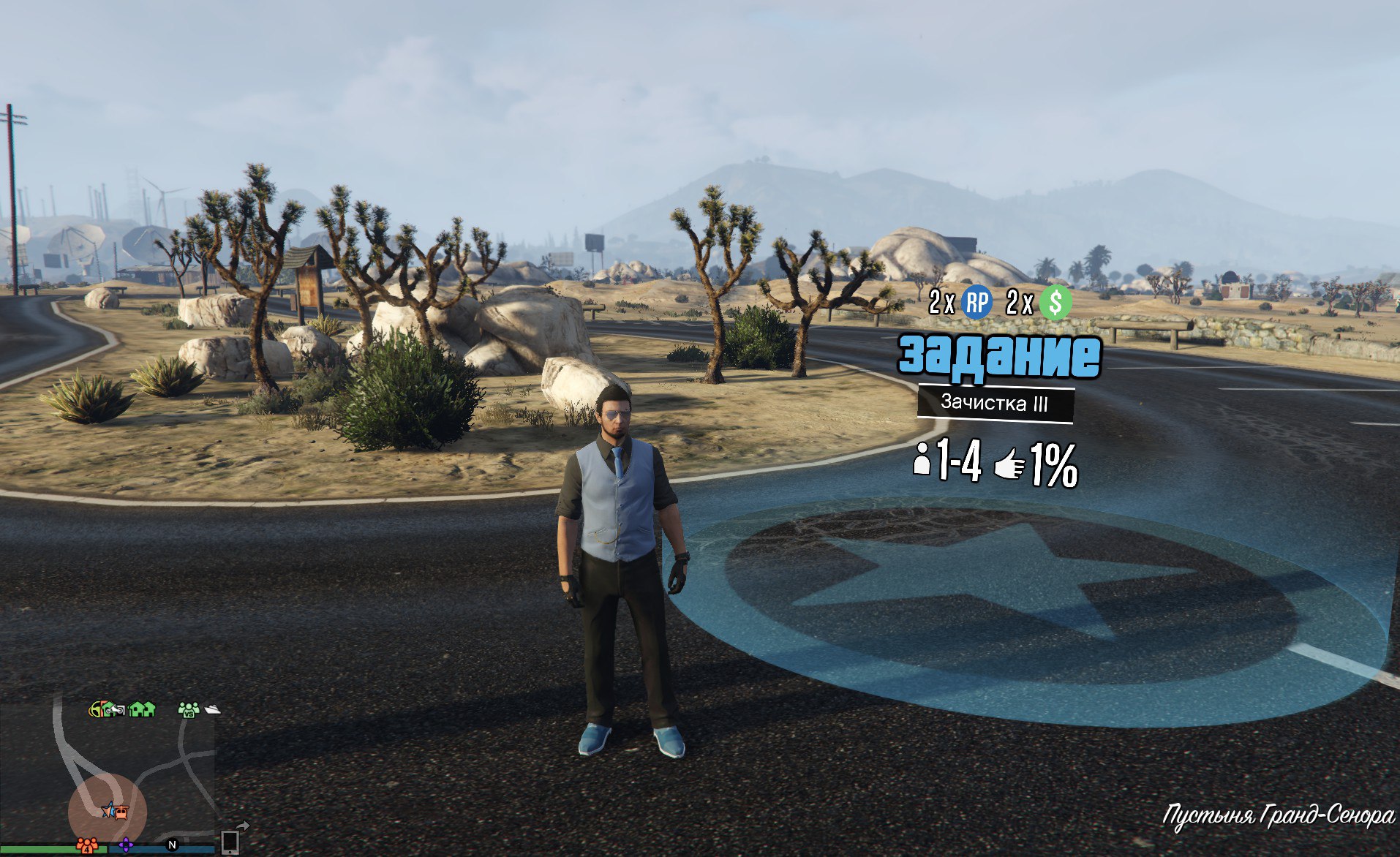Select the yellow-green steering wheel blip
The image size is (1400, 857).
click(x=96, y=709)
